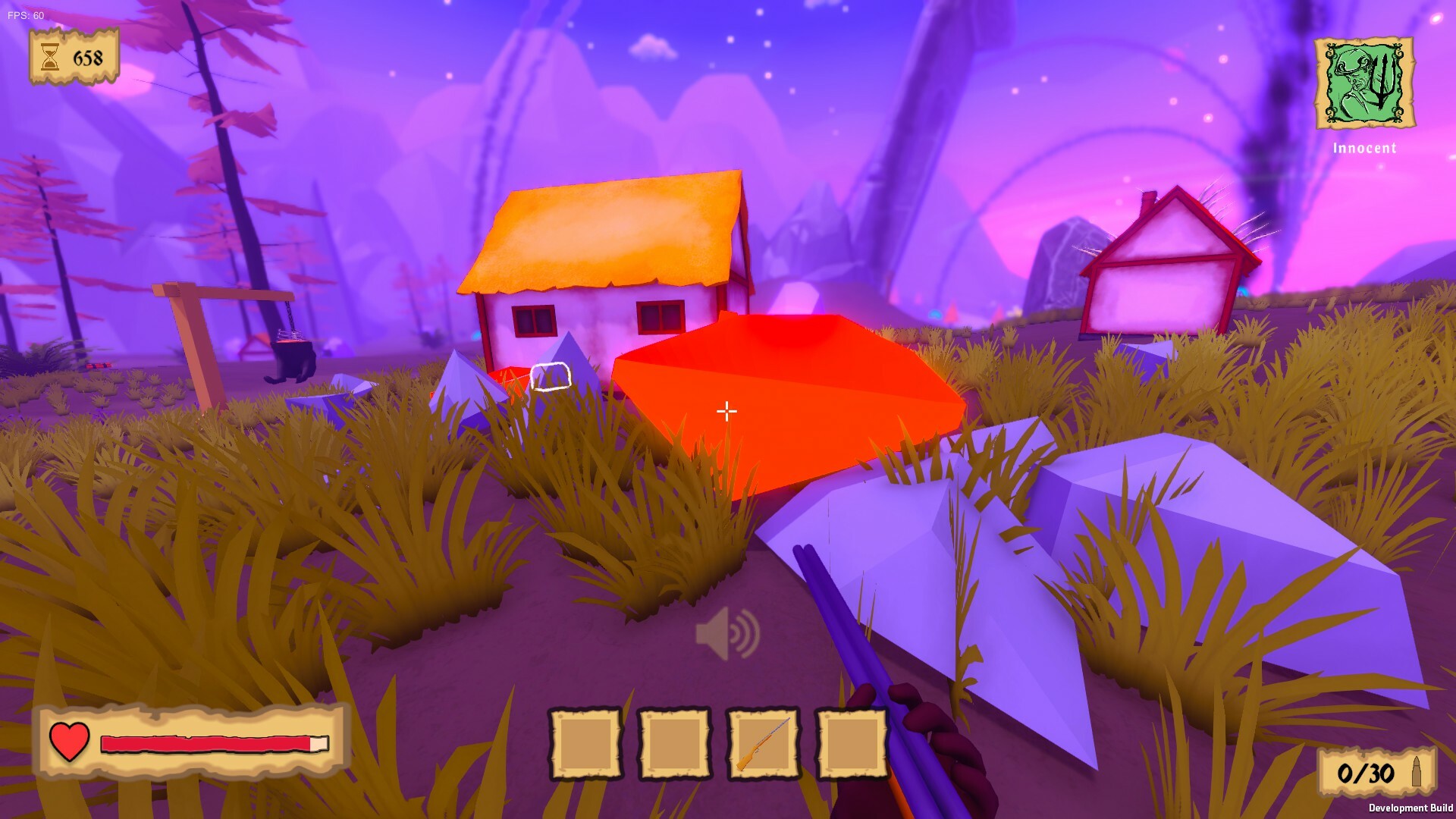Viewport: 1456px width, 819px height.
Task: Click the crosshair reticle
Action: pos(726,411)
